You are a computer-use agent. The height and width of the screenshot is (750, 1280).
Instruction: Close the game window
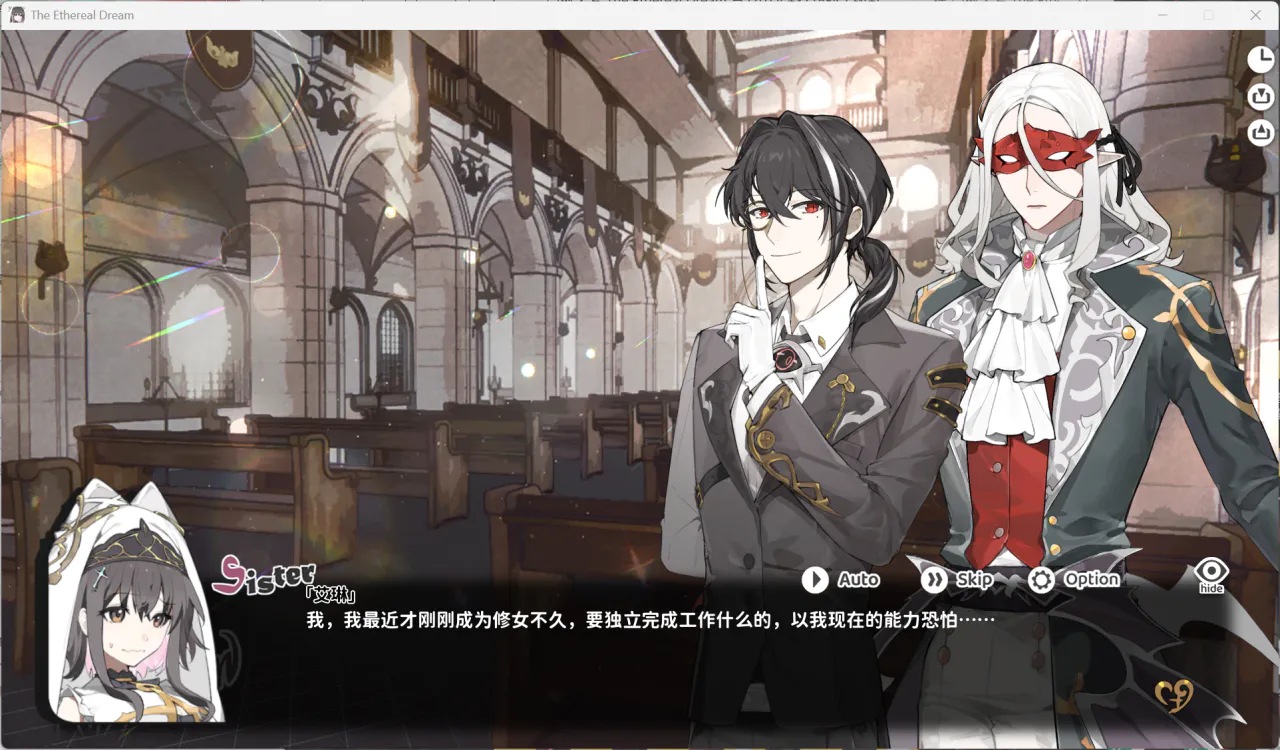pyautogui.click(x=1255, y=15)
